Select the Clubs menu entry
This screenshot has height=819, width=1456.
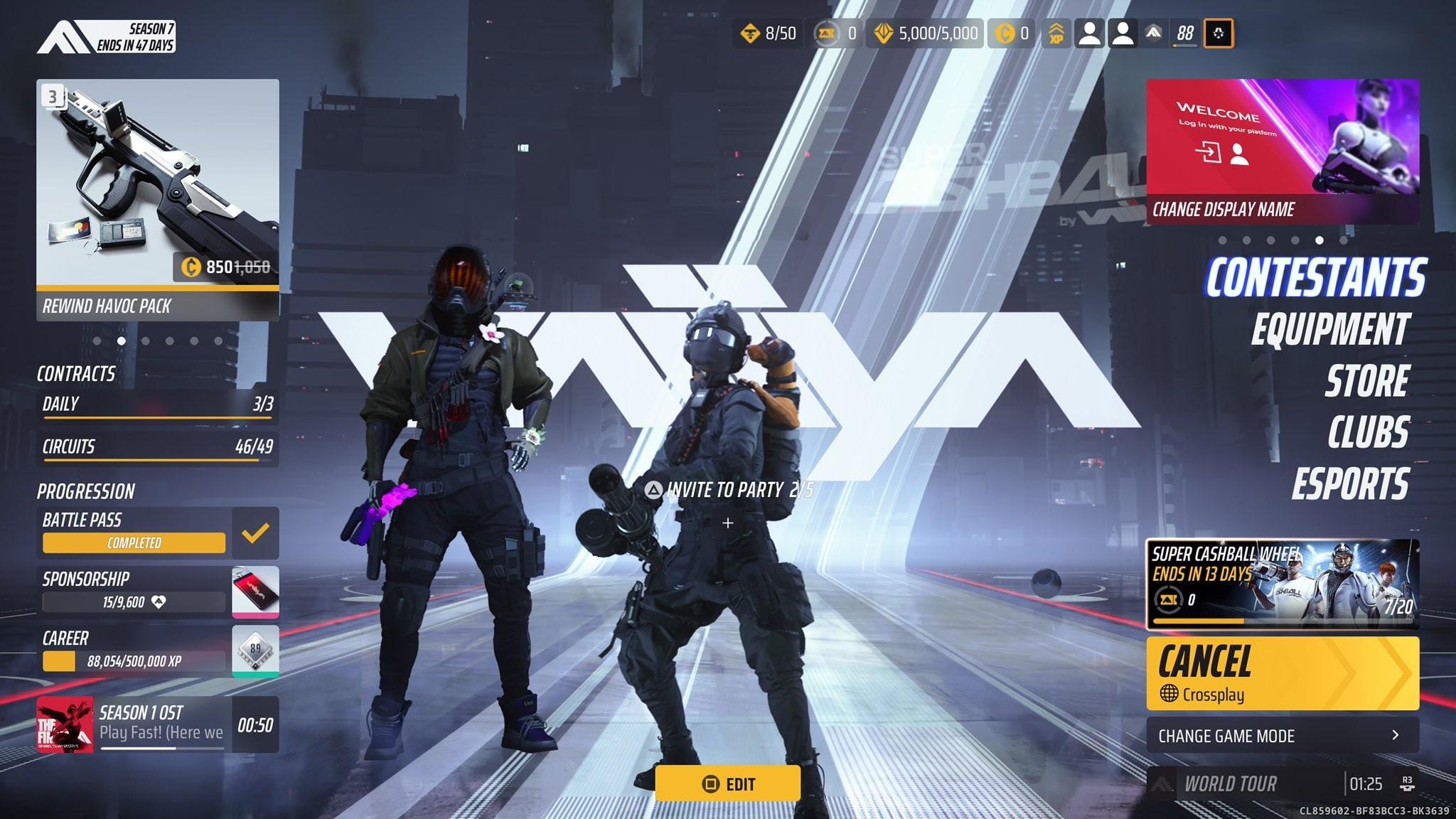1368,432
